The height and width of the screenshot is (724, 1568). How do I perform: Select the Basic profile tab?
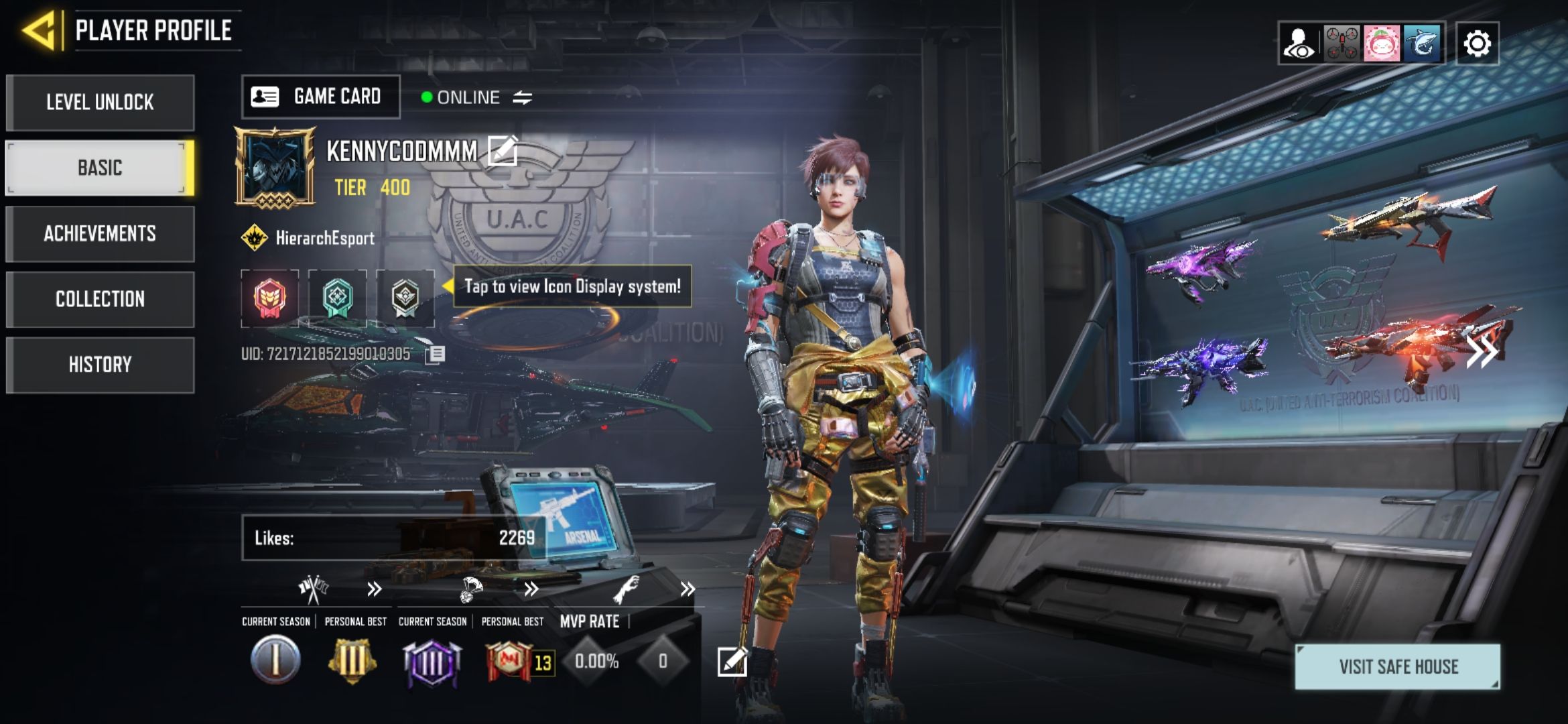tap(100, 168)
